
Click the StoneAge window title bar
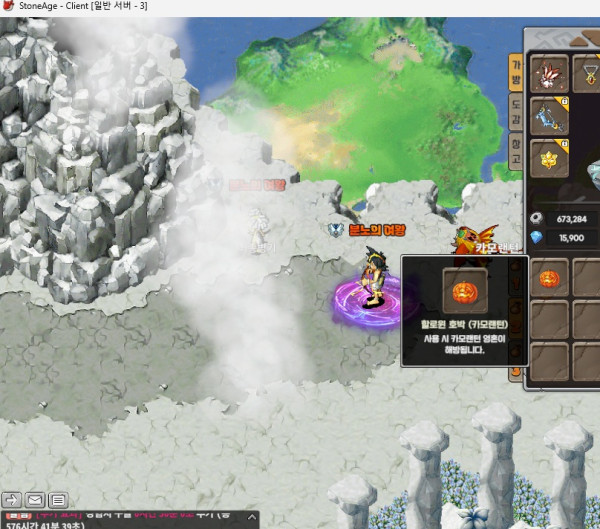[x=300, y=7]
